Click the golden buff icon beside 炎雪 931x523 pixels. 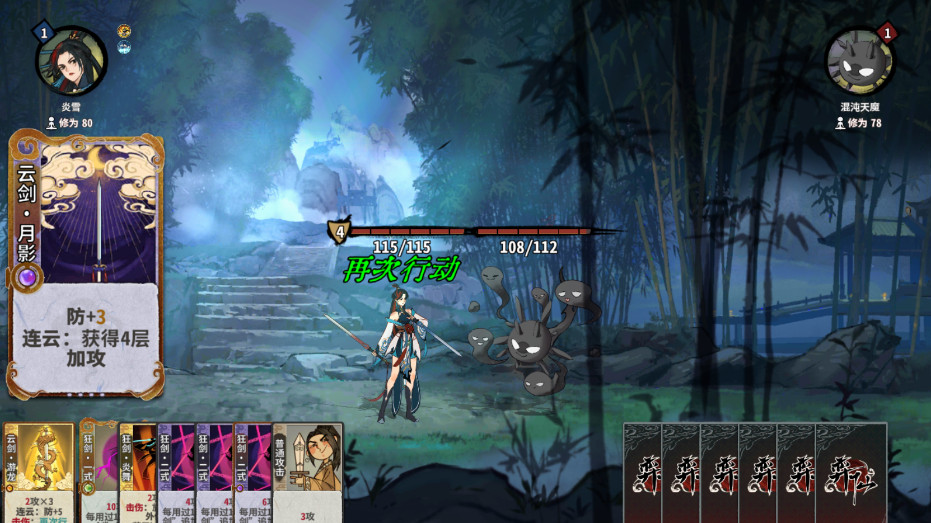[124, 31]
